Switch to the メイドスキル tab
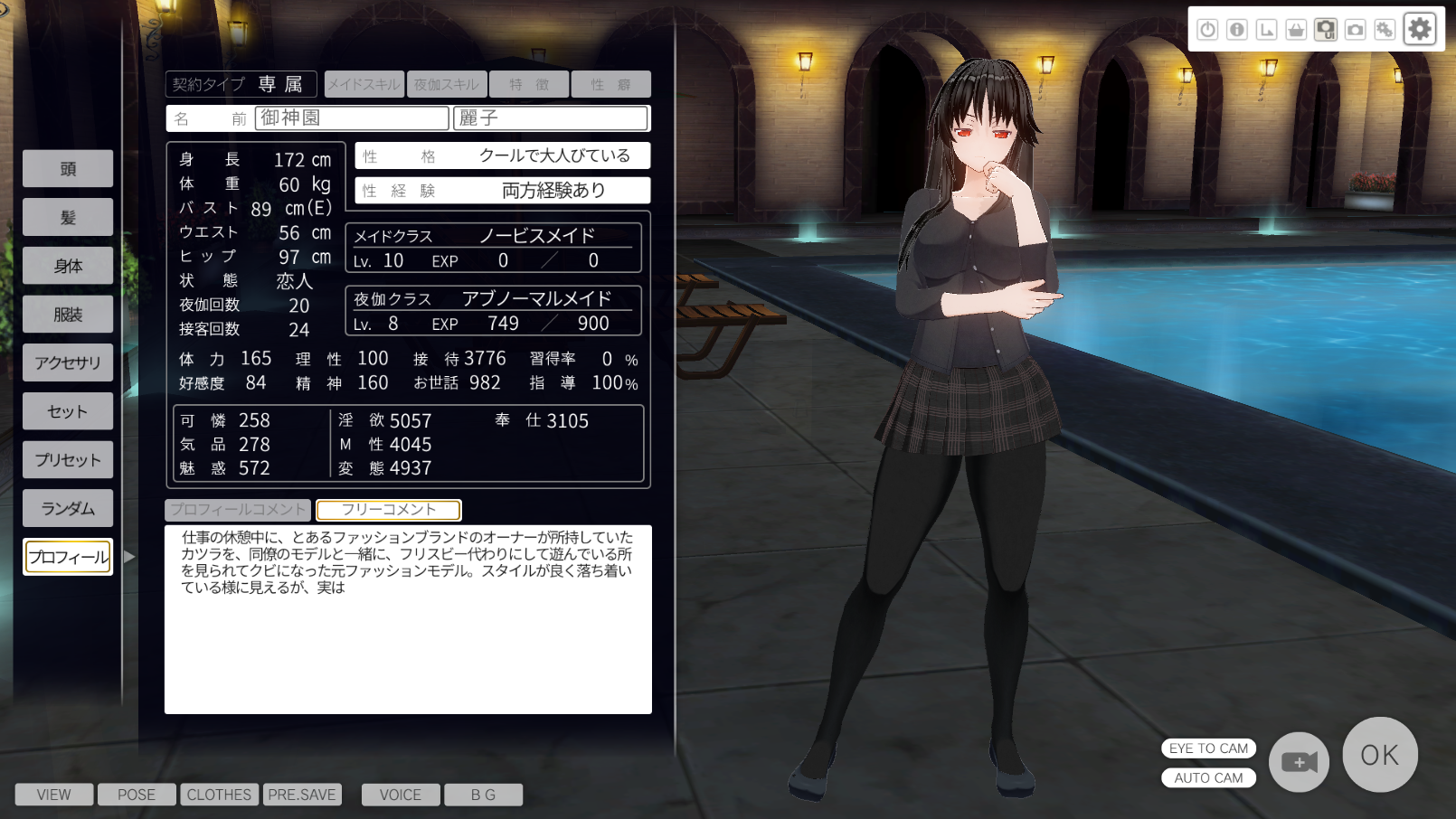Image resolution: width=1456 pixels, height=819 pixels. click(364, 84)
